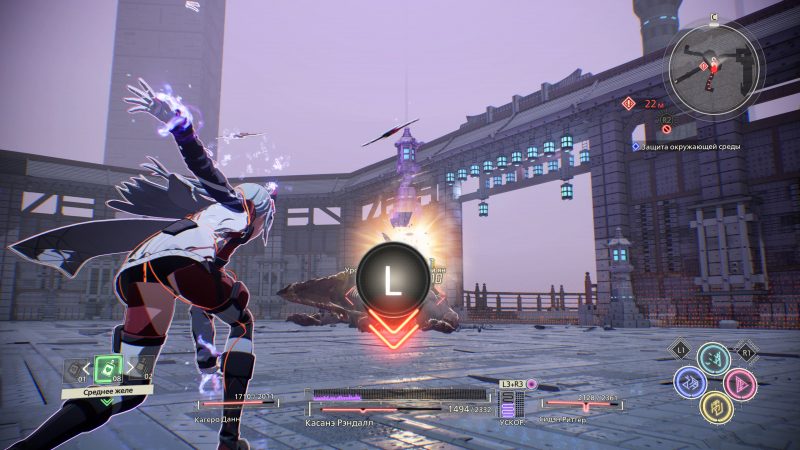Screen dimensions: 800x450
Task: Click the red objective distance marker icon
Action: (628, 102)
